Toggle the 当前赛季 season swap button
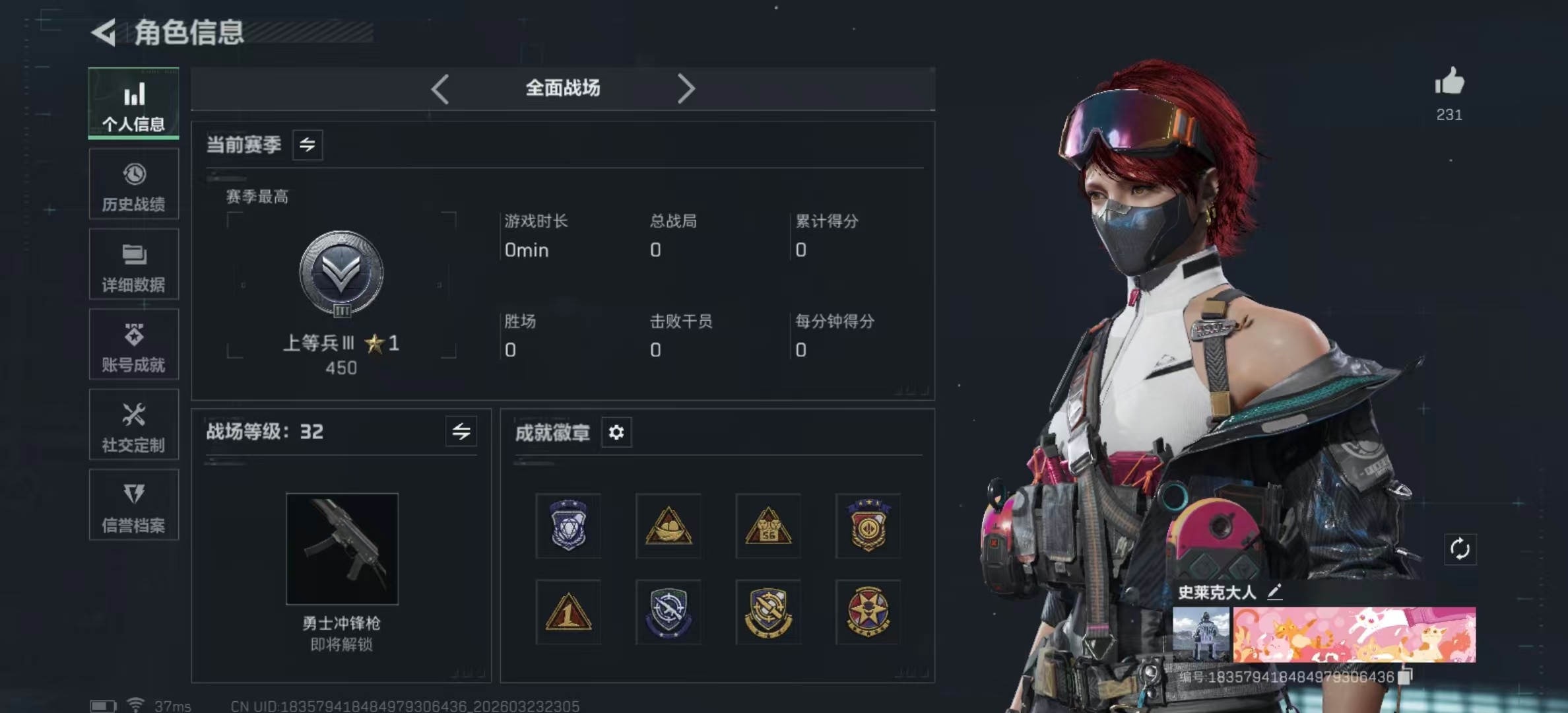 [x=308, y=145]
